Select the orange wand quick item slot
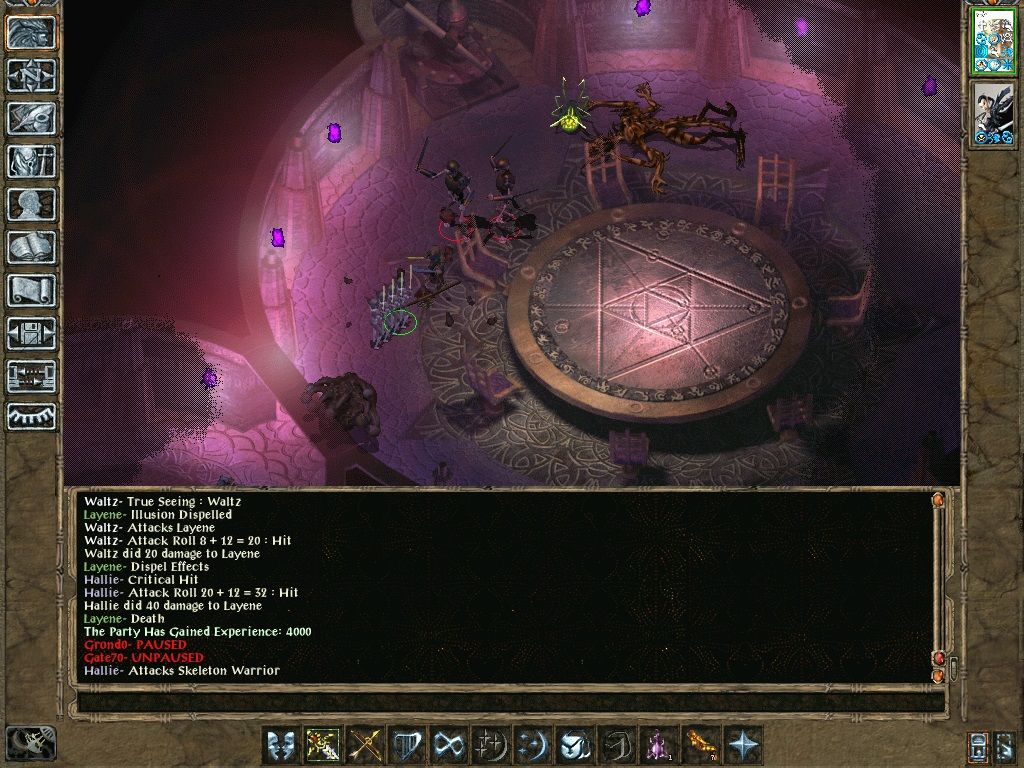The height and width of the screenshot is (768, 1024). tap(702, 746)
